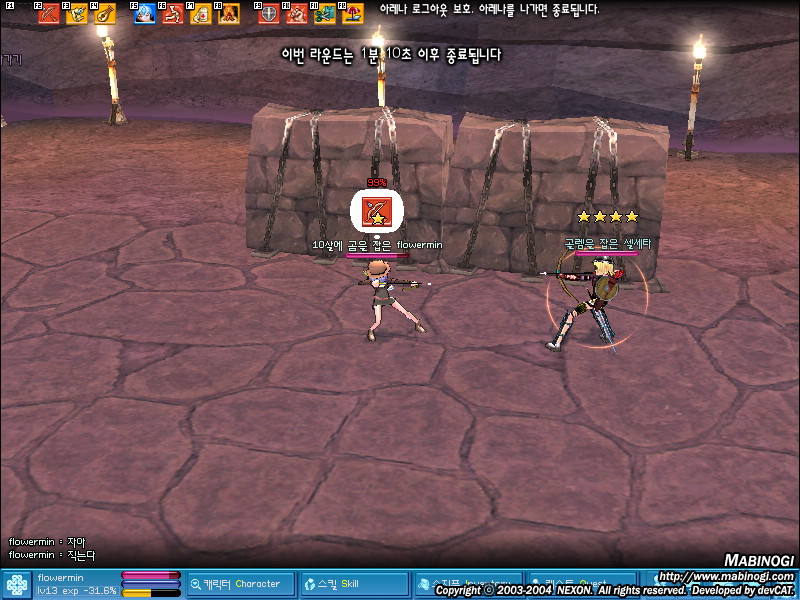Select the scissors tailoring skill icon
This screenshot has height=600, width=800.
click(x=324, y=14)
